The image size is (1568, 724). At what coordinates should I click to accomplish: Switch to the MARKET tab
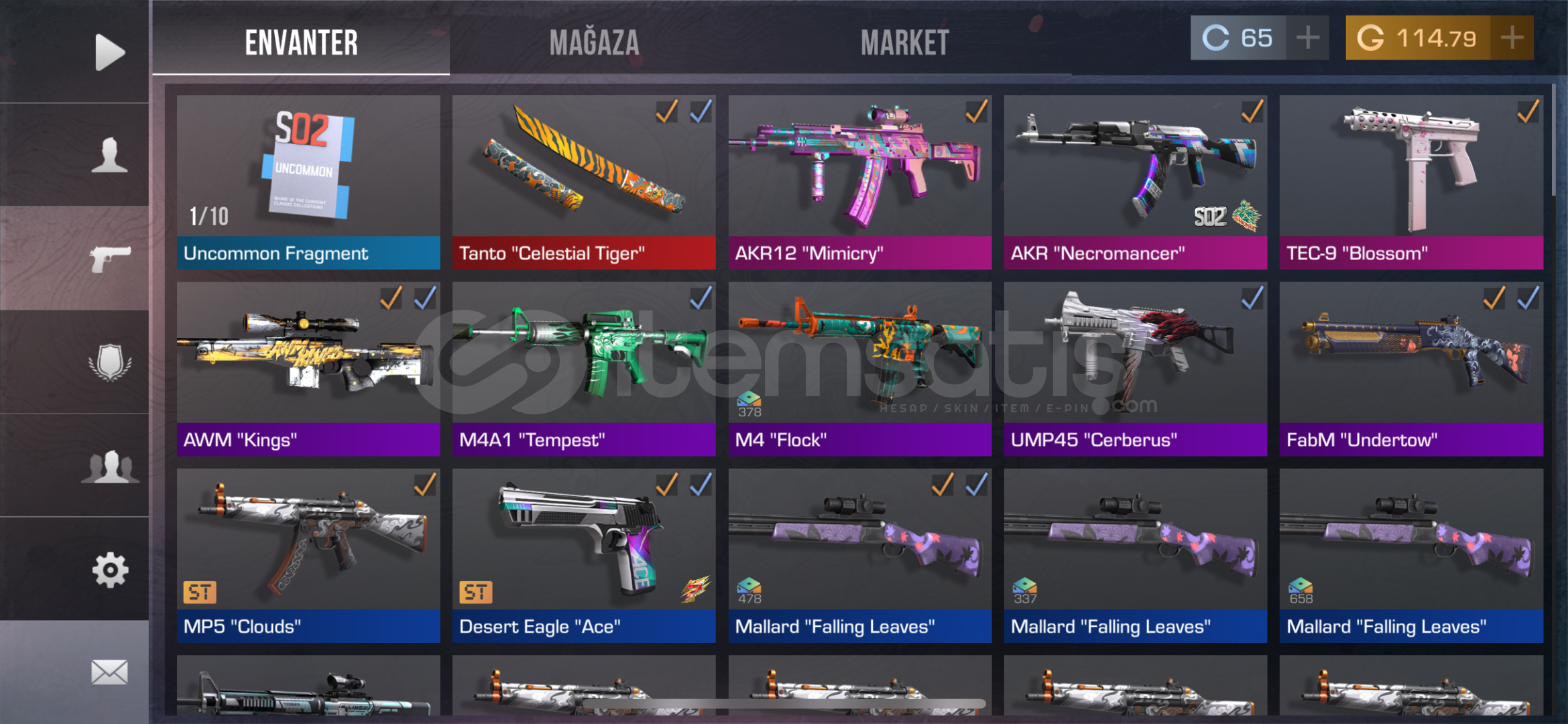pyautogui.click(x=906, y=42)
